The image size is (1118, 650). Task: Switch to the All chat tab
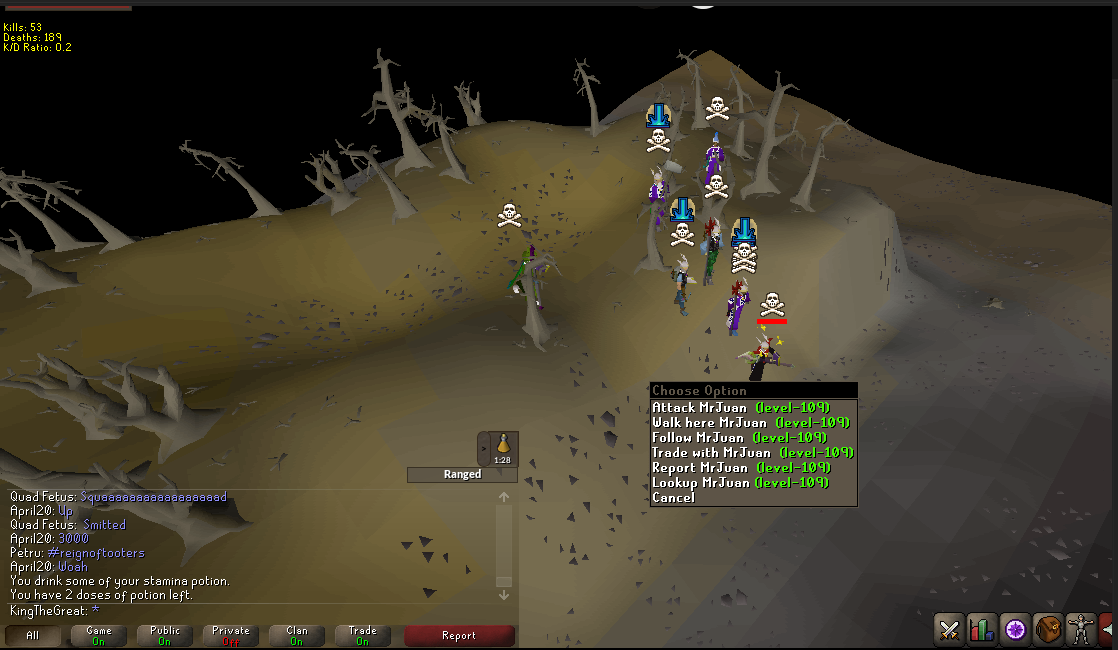(32, 636)
